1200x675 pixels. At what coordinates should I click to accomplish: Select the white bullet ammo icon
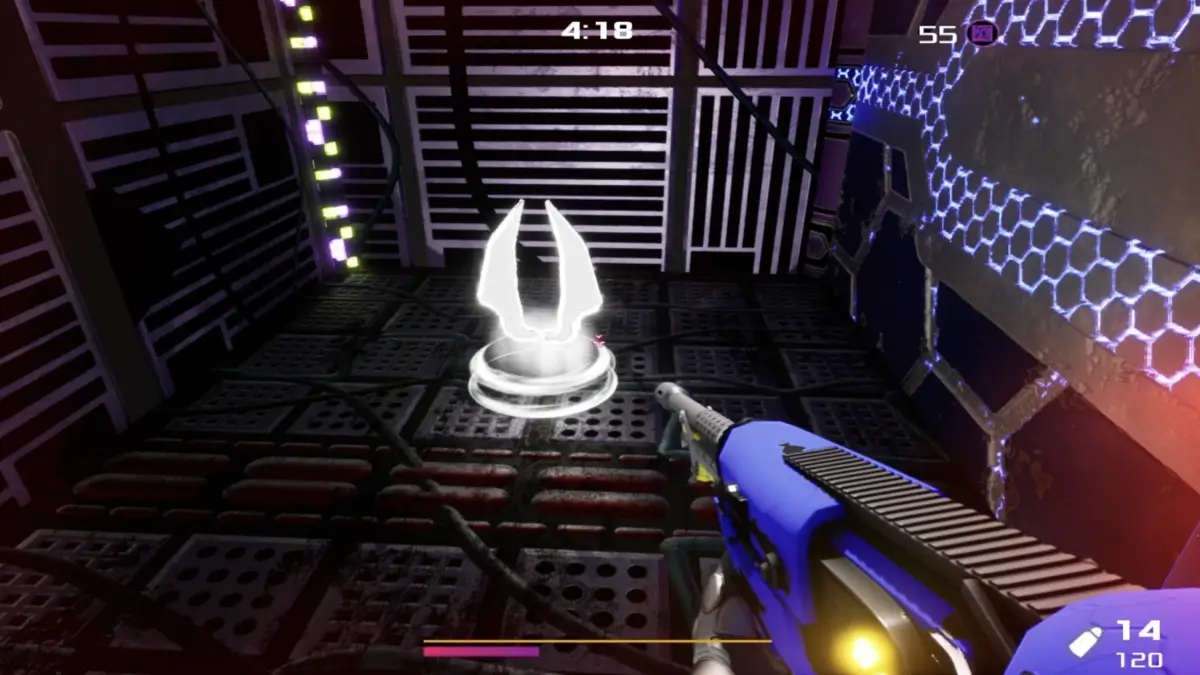tap(1086, 640)
